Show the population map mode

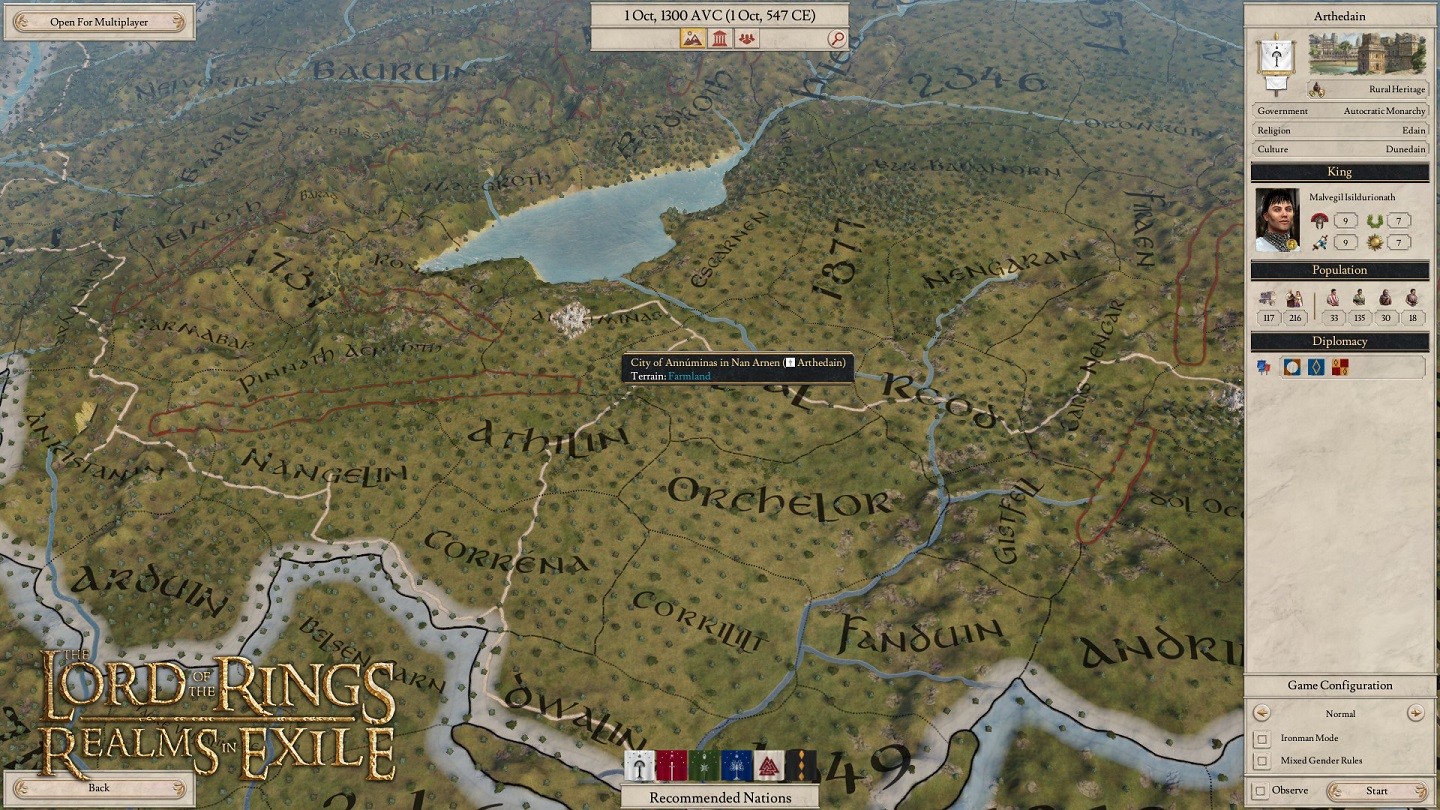pos(746,39)
